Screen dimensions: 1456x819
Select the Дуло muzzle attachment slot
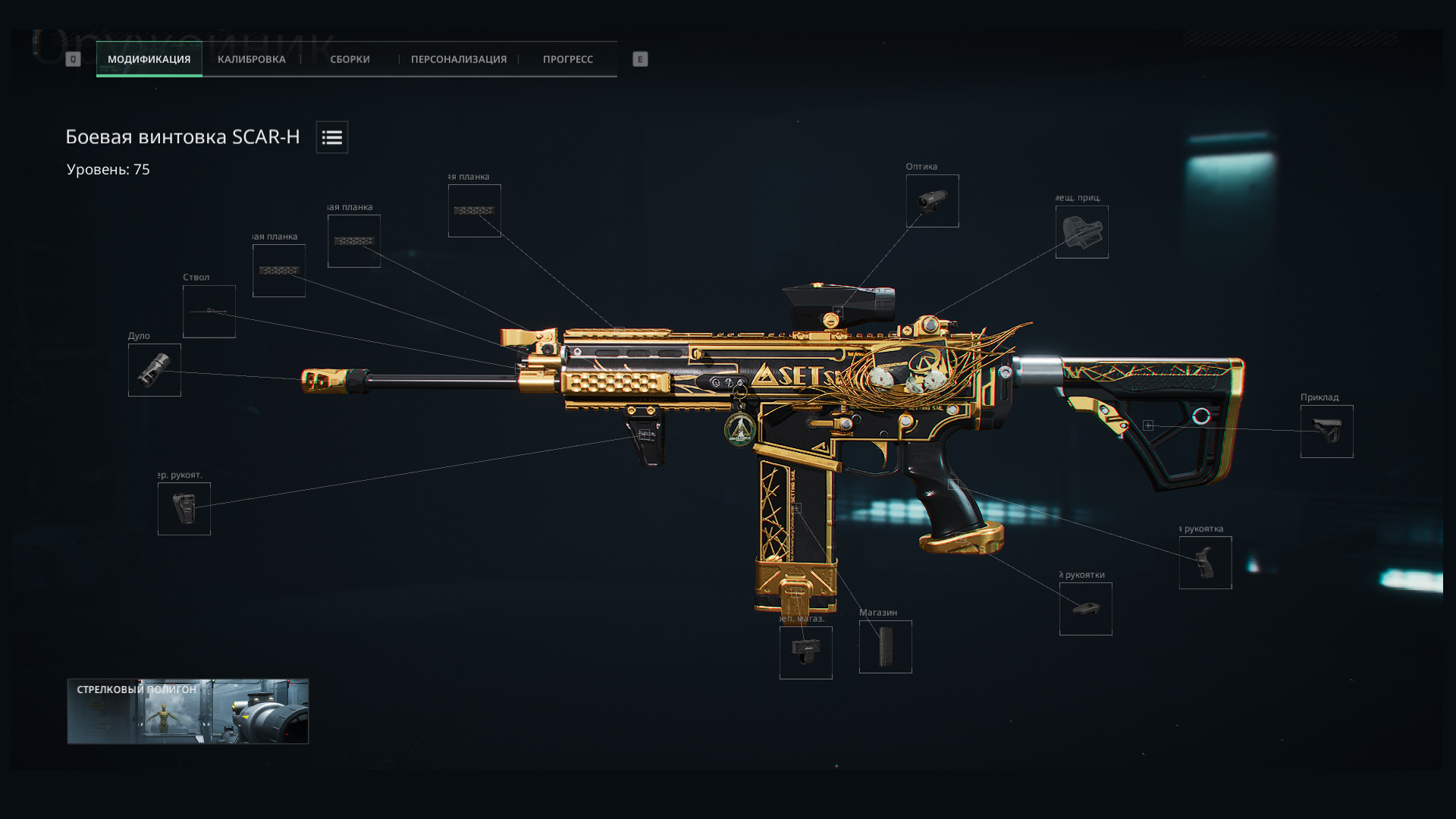[x=155, y=370]
